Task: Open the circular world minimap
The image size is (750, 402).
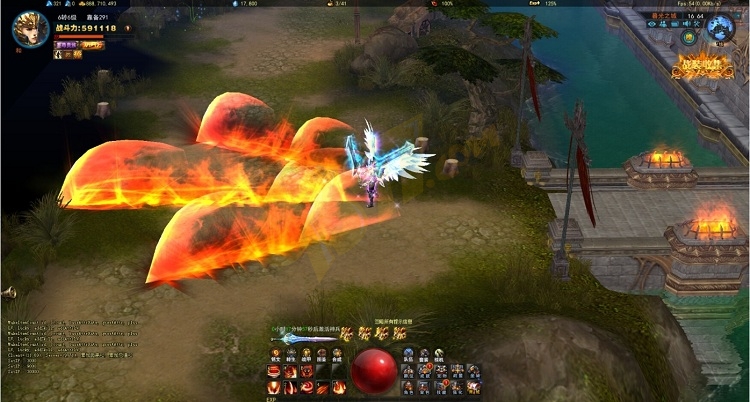Action: (x=721, y=30)
